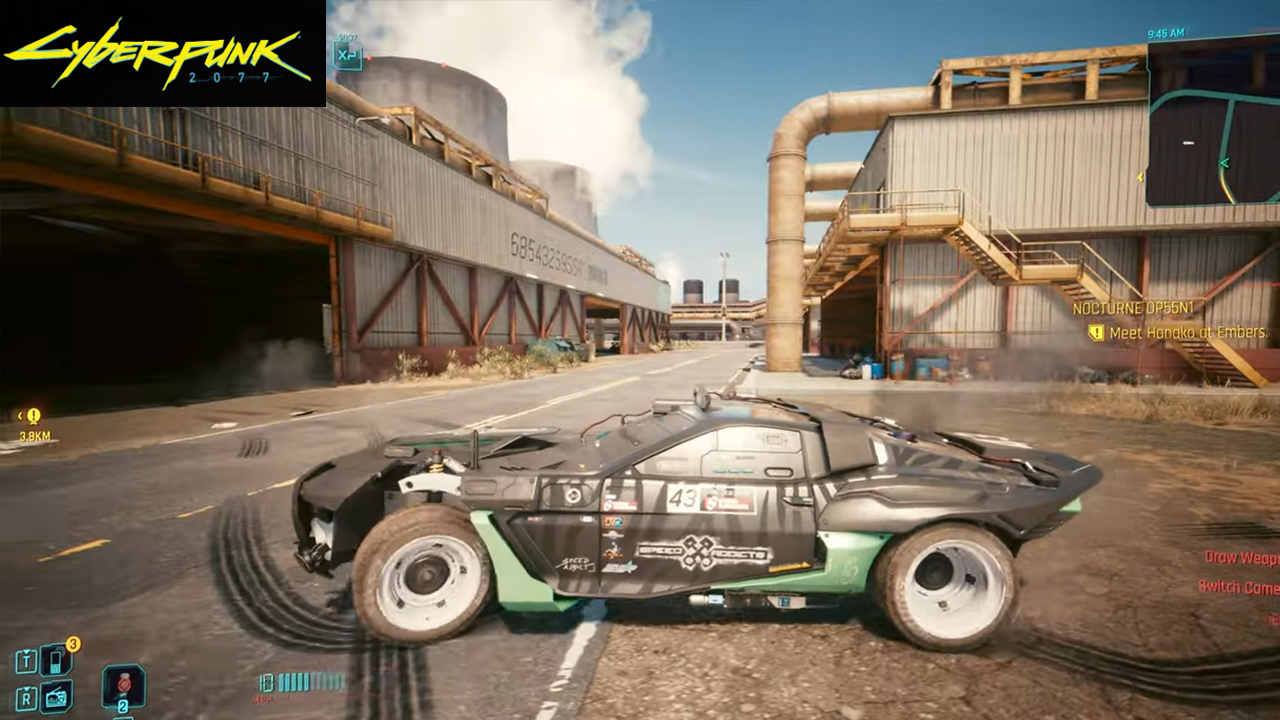Click the yellow quest distance marker

tap(34, 416)
